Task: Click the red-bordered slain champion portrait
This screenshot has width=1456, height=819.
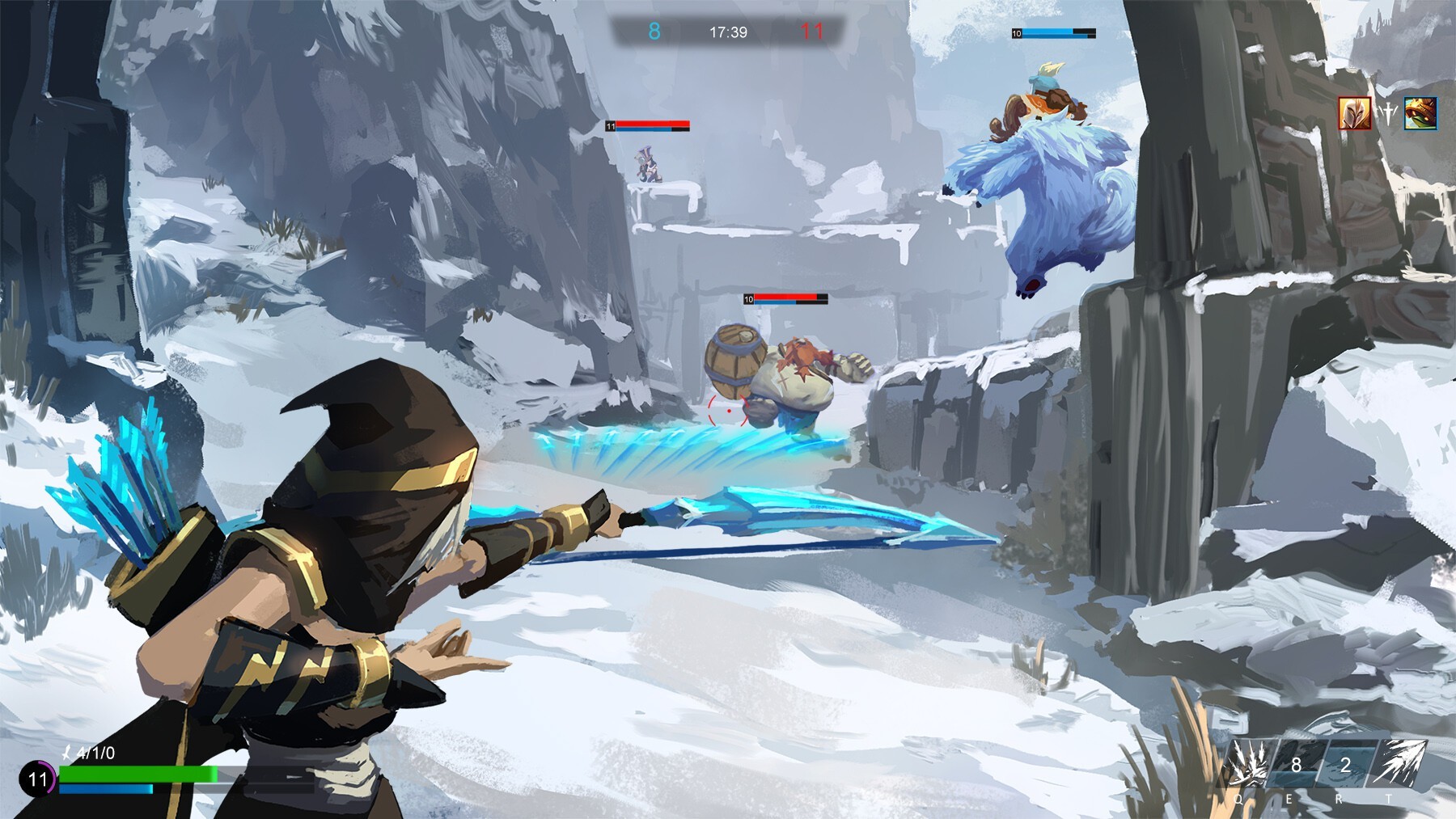Action: click(1354, 113)
